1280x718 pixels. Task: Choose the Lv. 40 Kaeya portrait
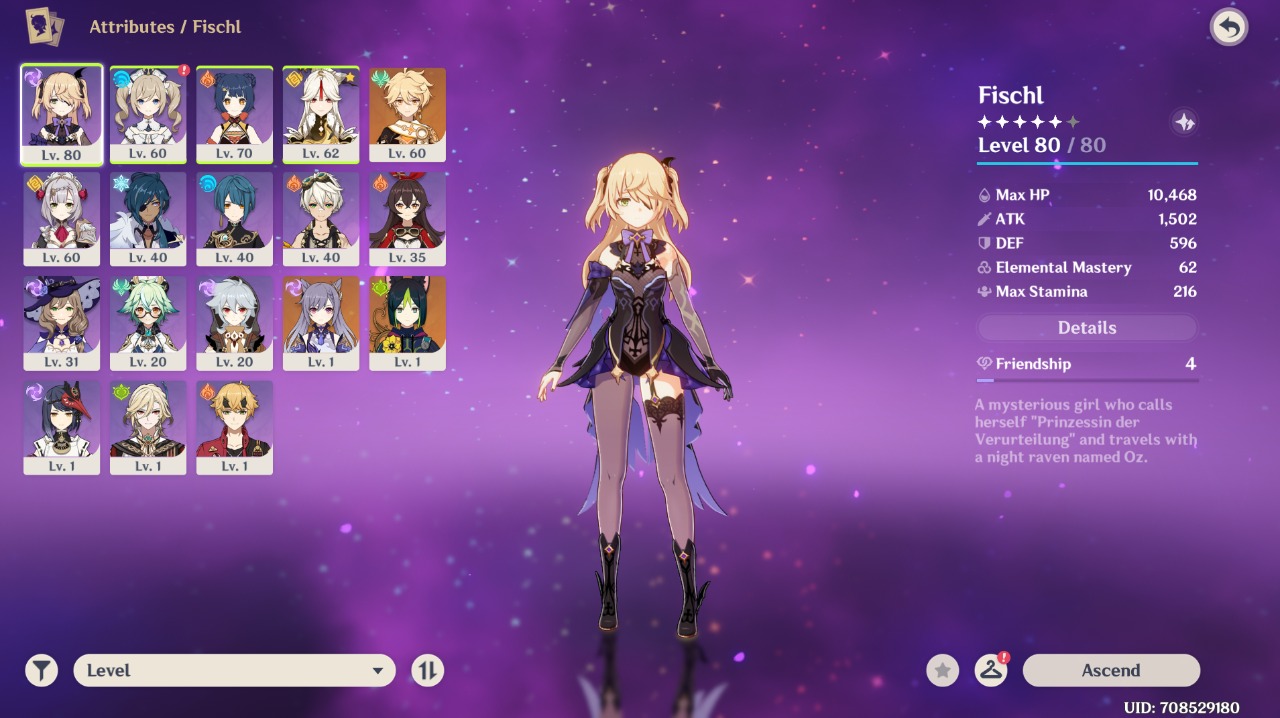[148, 218]
